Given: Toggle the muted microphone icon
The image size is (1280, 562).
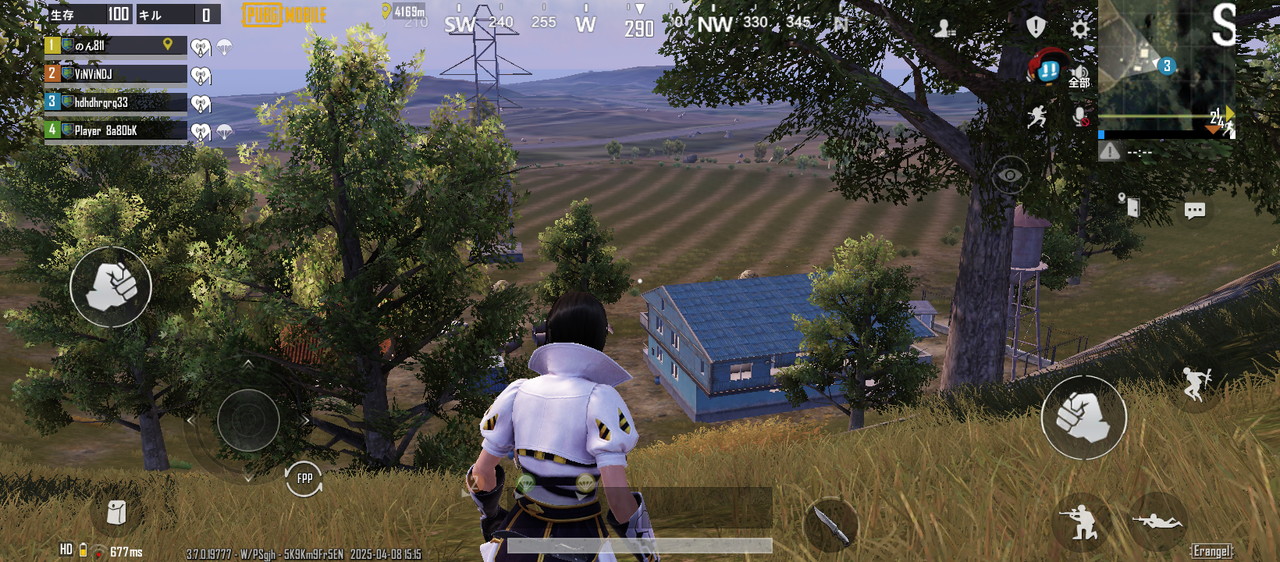Looking at the screenshot, I should pyautogui.click(x=1080, y=117).
